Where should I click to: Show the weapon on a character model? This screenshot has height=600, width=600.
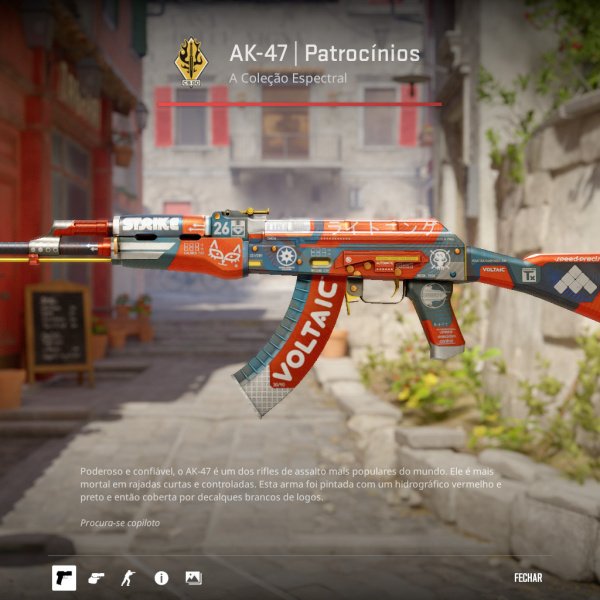(x=127, y=578)
